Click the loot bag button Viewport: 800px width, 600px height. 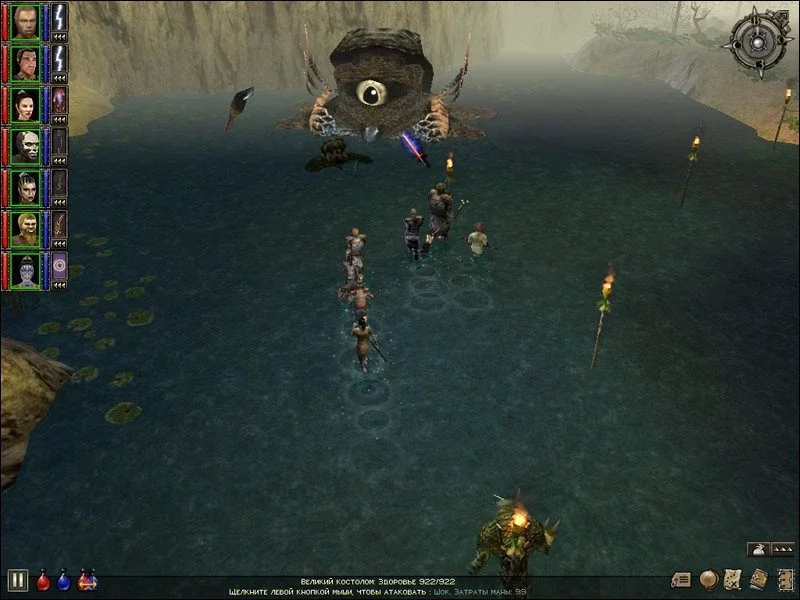coord(759,548)
